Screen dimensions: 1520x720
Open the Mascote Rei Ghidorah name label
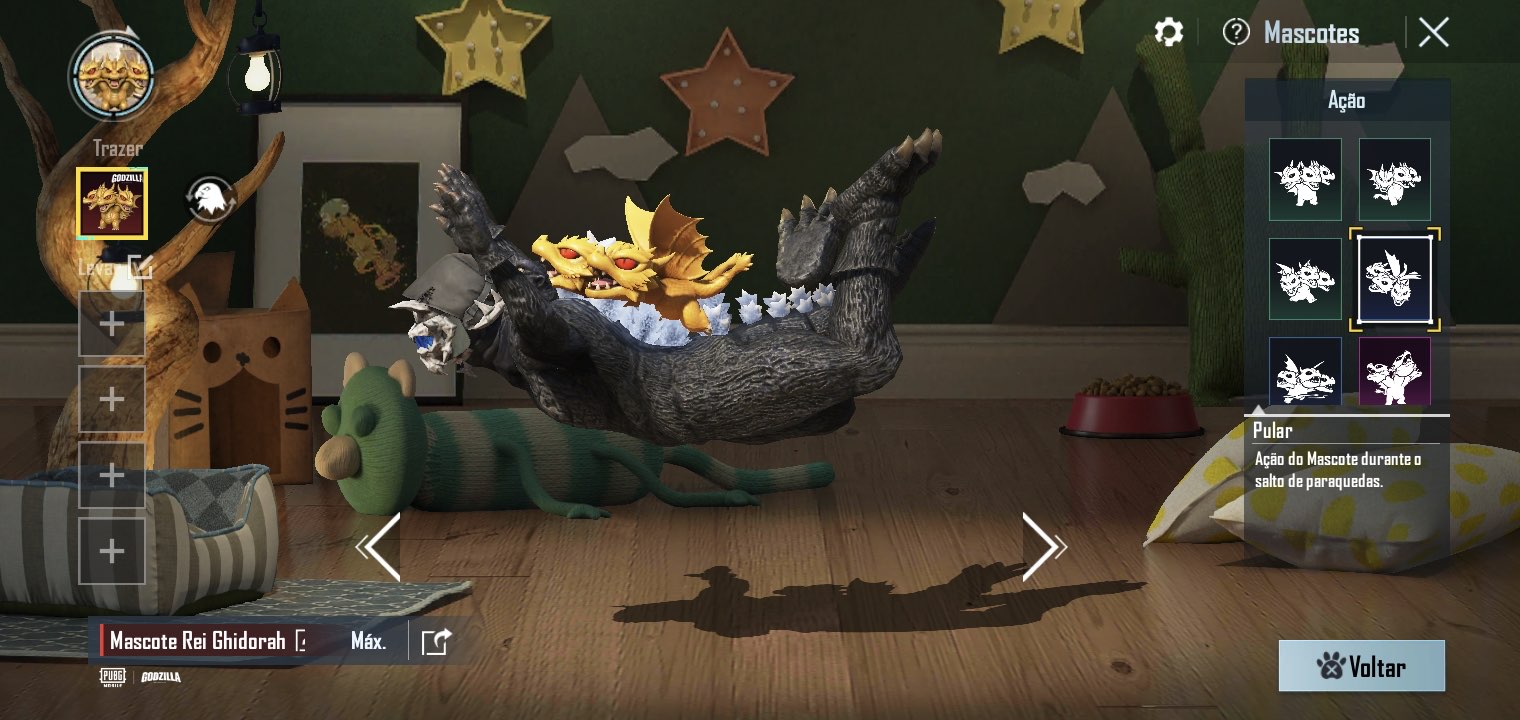coord(198,641)
